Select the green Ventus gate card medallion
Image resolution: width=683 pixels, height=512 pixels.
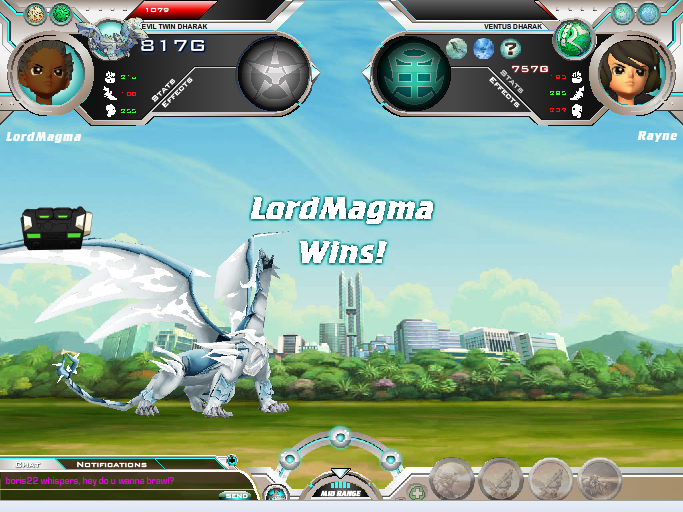point(409,73)
